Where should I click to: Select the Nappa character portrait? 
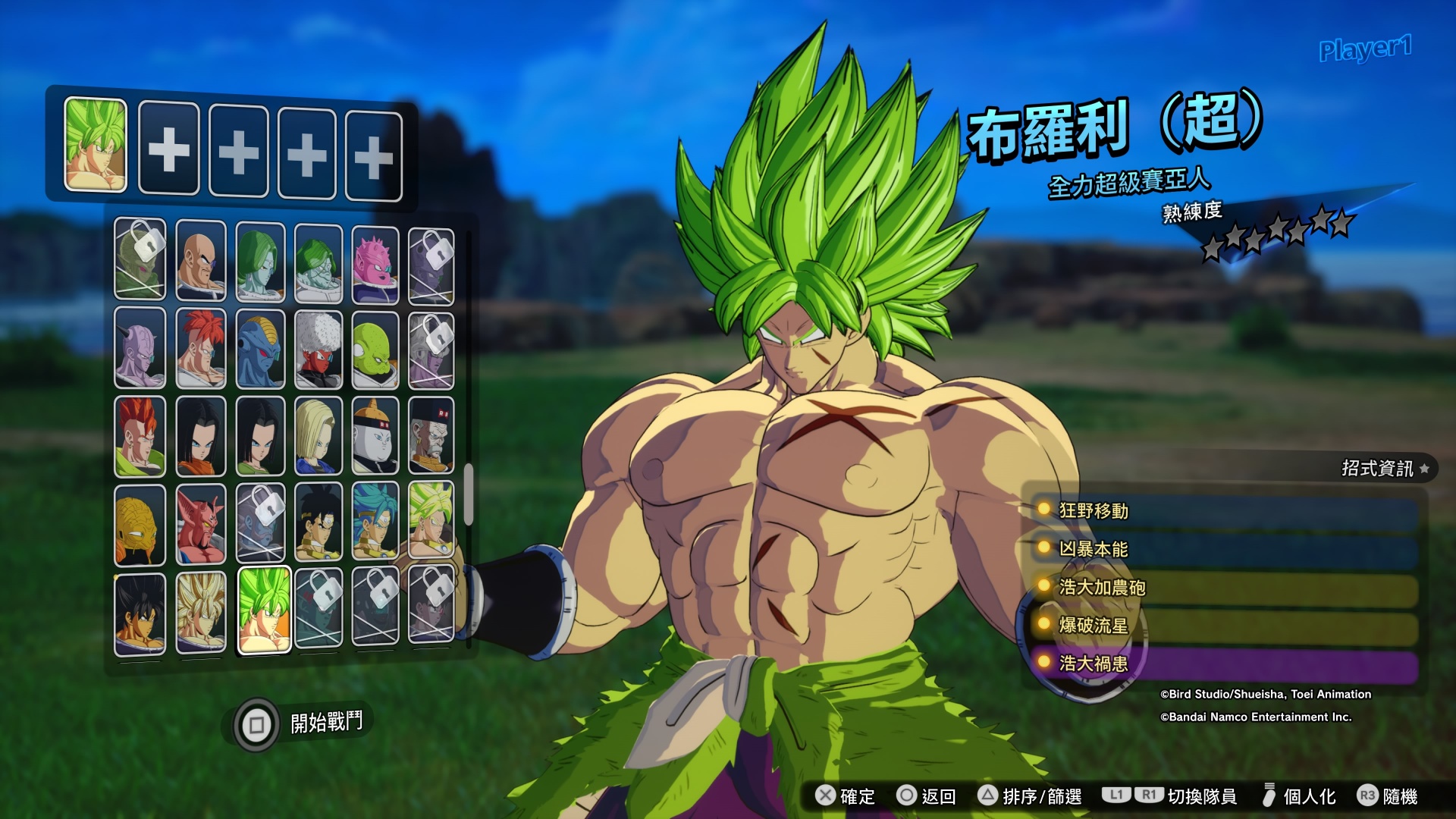pos(201,260)
